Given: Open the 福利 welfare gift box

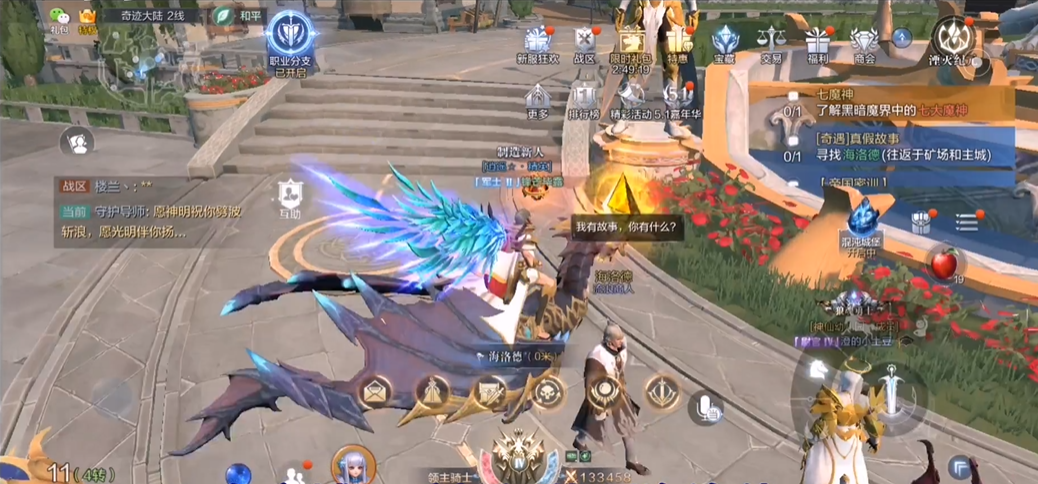Looking at the screenshot, I should tap(818, 43).
